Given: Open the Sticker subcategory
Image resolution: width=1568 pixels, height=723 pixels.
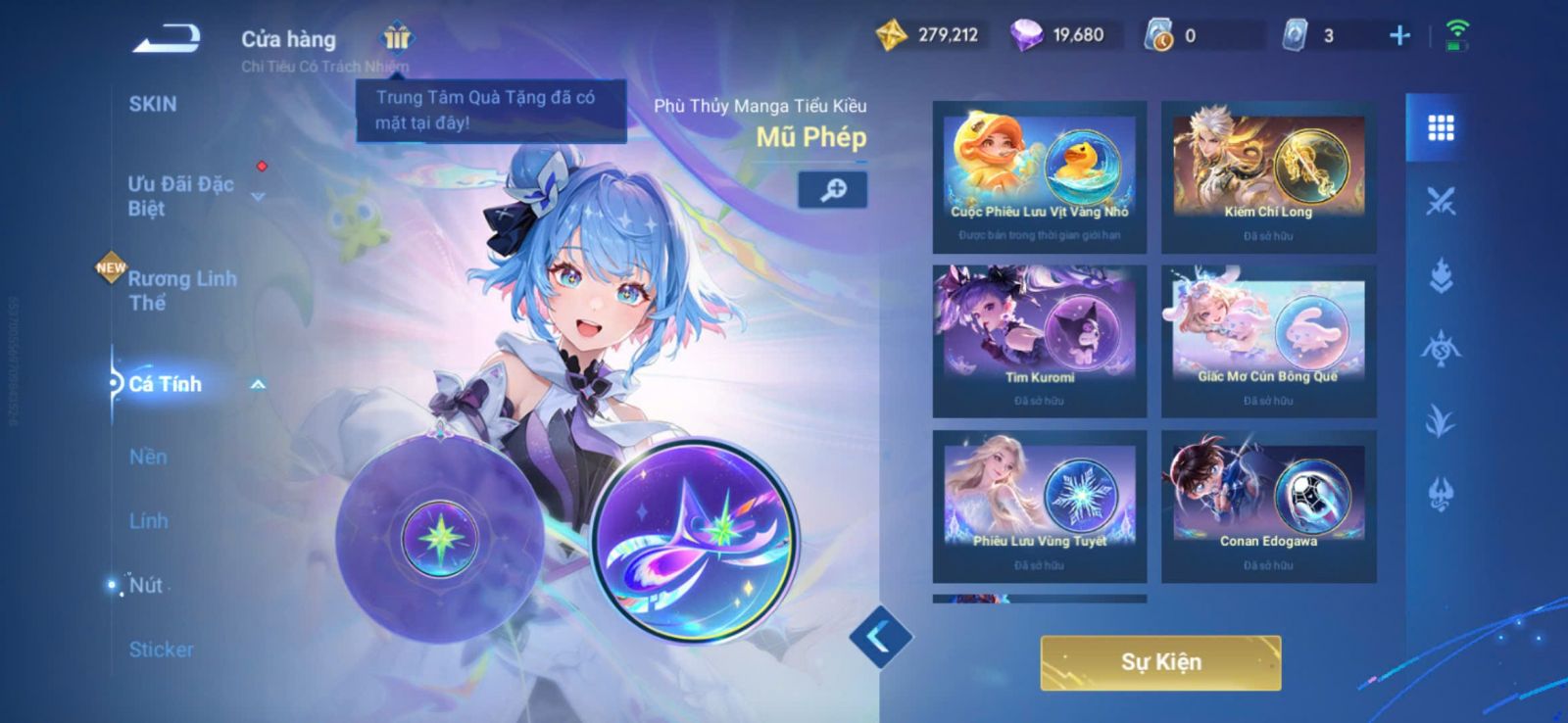Looking at the screenshot, I should click(162, 650).
